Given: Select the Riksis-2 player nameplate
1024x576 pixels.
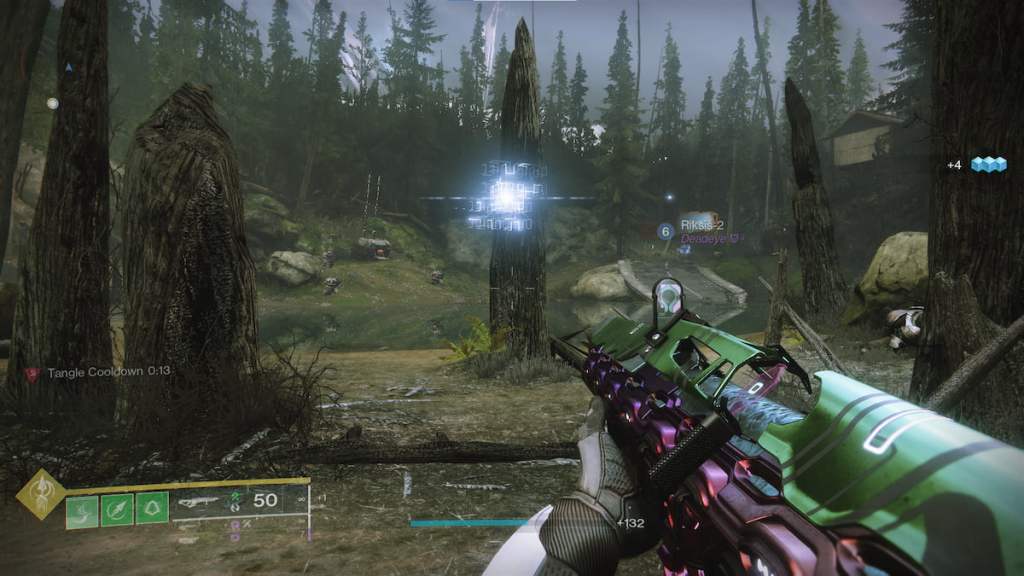Looking at the screenshot, I should [699, 226].
